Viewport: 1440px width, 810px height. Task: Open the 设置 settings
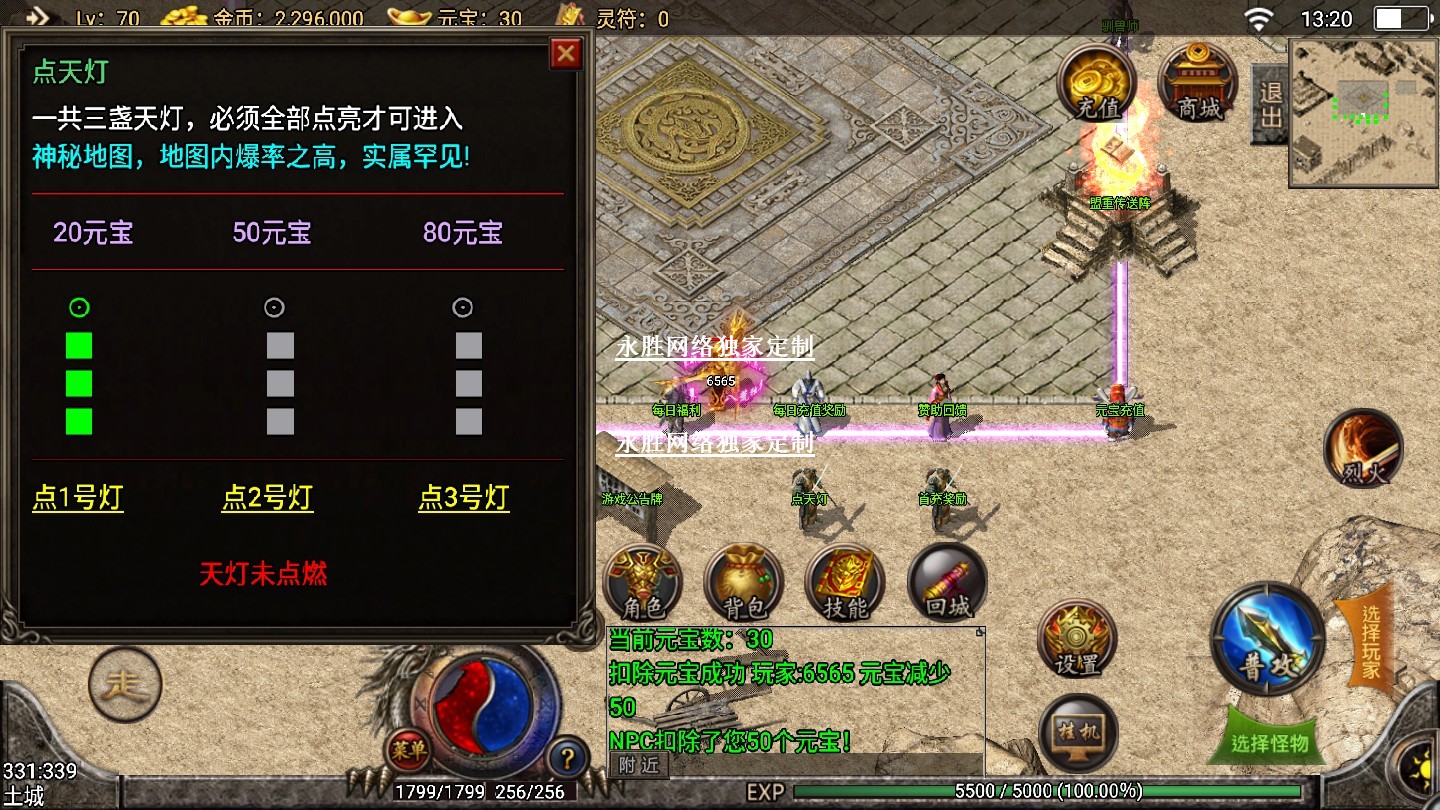click(x=1077, y=639)
